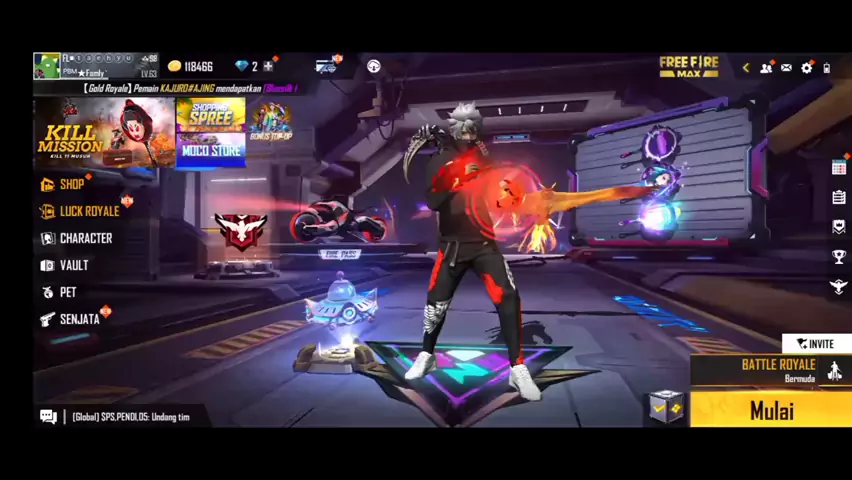Image resolution: width=852 pixels, height=480 pixels.
Task: Start the match with Mulai button
Action: tap(771, 410)
